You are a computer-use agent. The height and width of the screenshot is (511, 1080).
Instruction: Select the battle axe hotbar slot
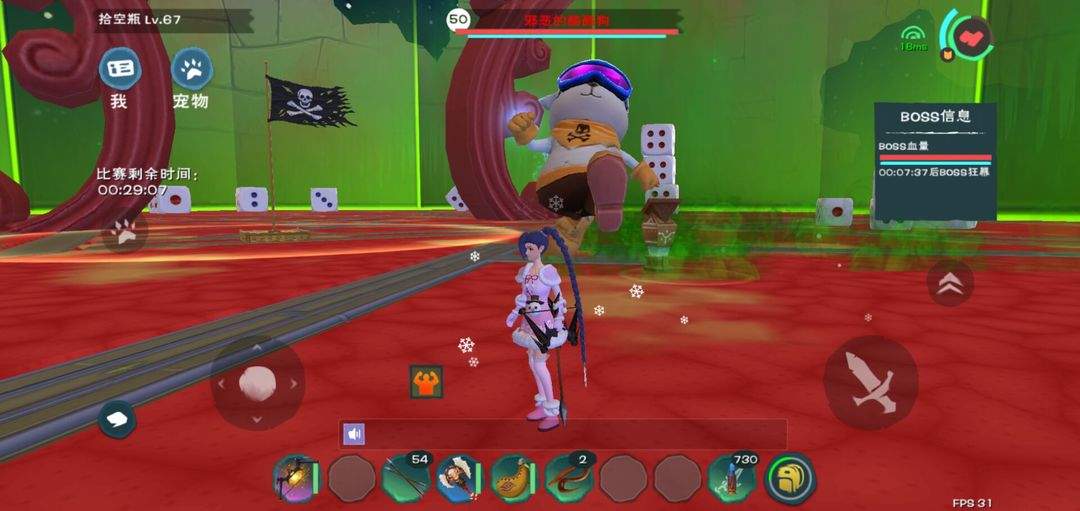[458, 479]
